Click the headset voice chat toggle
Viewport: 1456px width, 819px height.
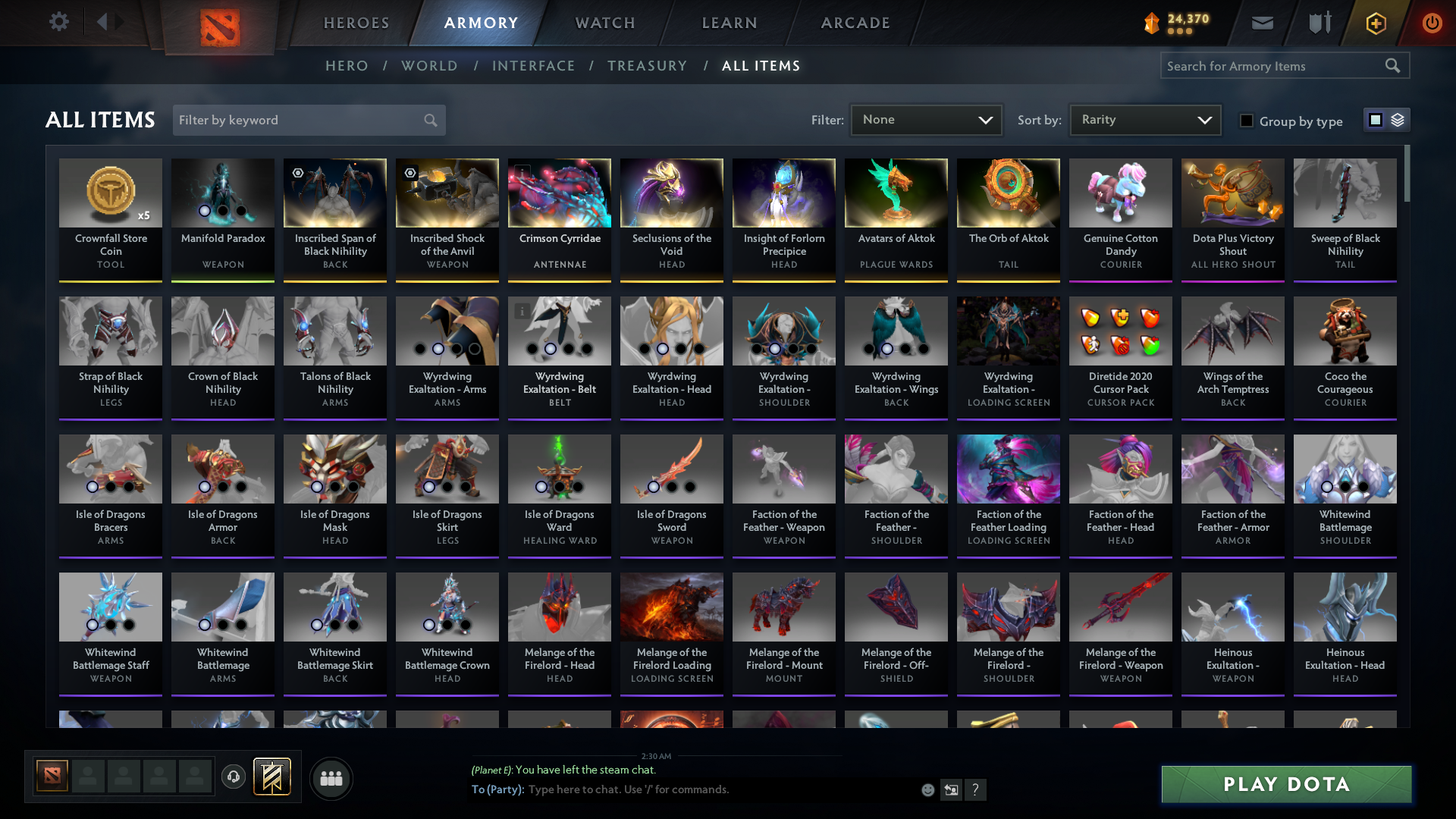(x=233, y=777)
